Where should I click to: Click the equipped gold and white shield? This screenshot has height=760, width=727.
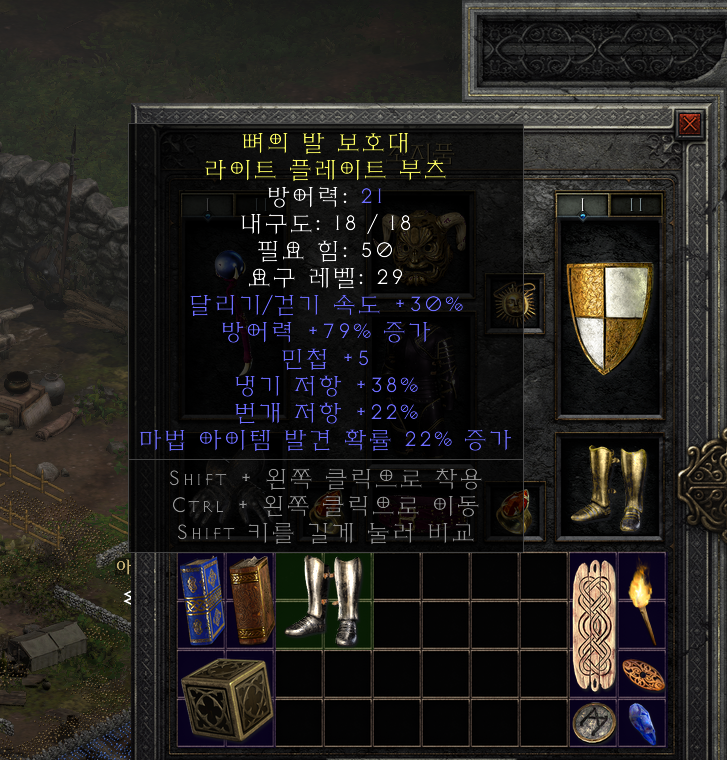pyautogui.click(x=609, y=316)
